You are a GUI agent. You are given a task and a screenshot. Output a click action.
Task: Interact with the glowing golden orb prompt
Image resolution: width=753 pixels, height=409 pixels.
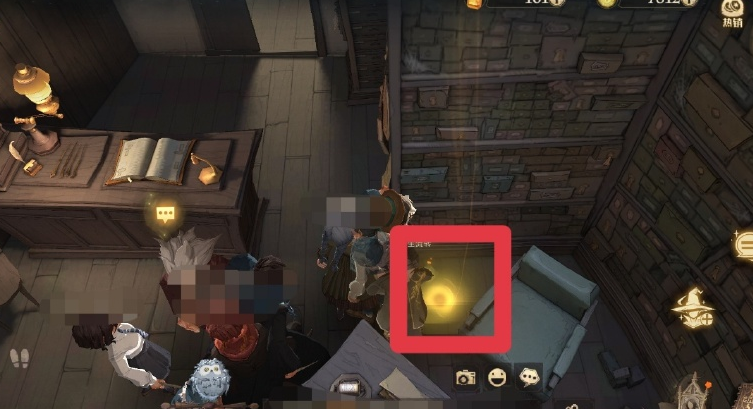coord(441,298)
